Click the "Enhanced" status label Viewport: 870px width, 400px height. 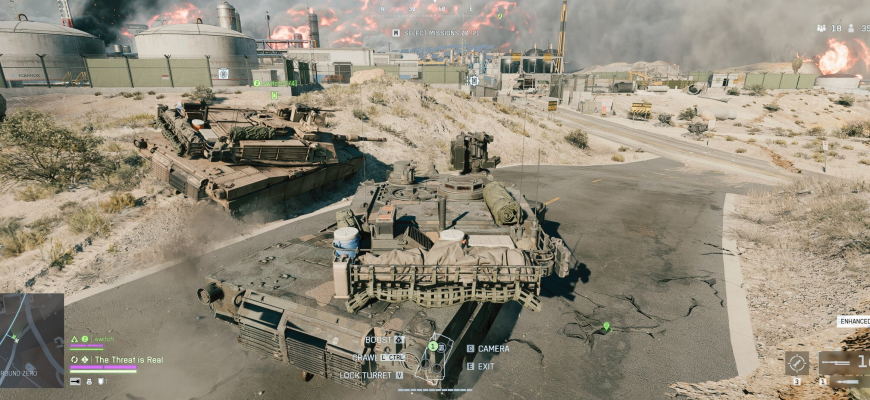tap(853, 321)
